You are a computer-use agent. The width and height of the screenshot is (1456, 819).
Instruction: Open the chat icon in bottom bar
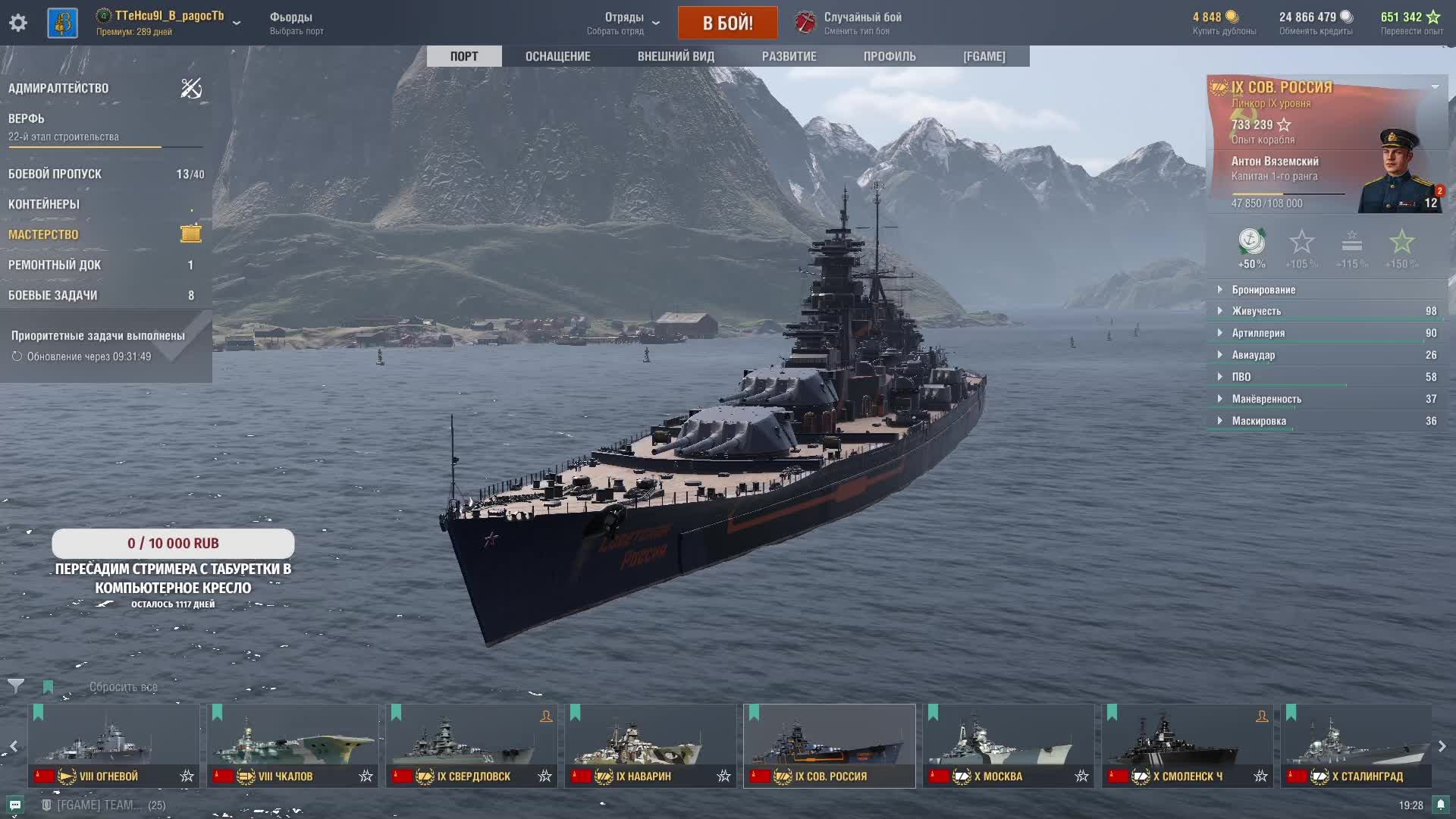point(15,805)
